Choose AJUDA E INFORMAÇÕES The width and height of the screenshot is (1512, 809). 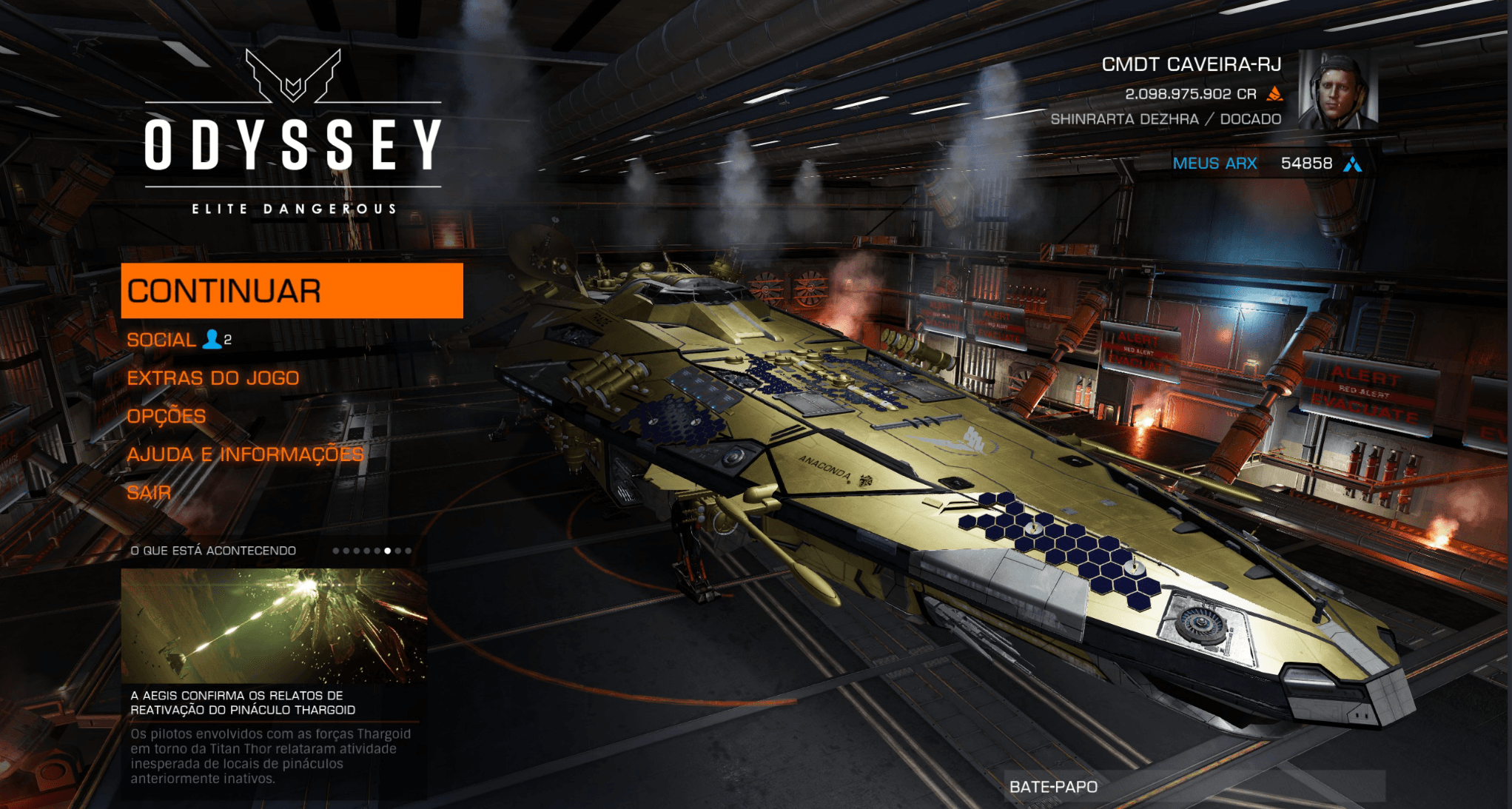point(245,454)
